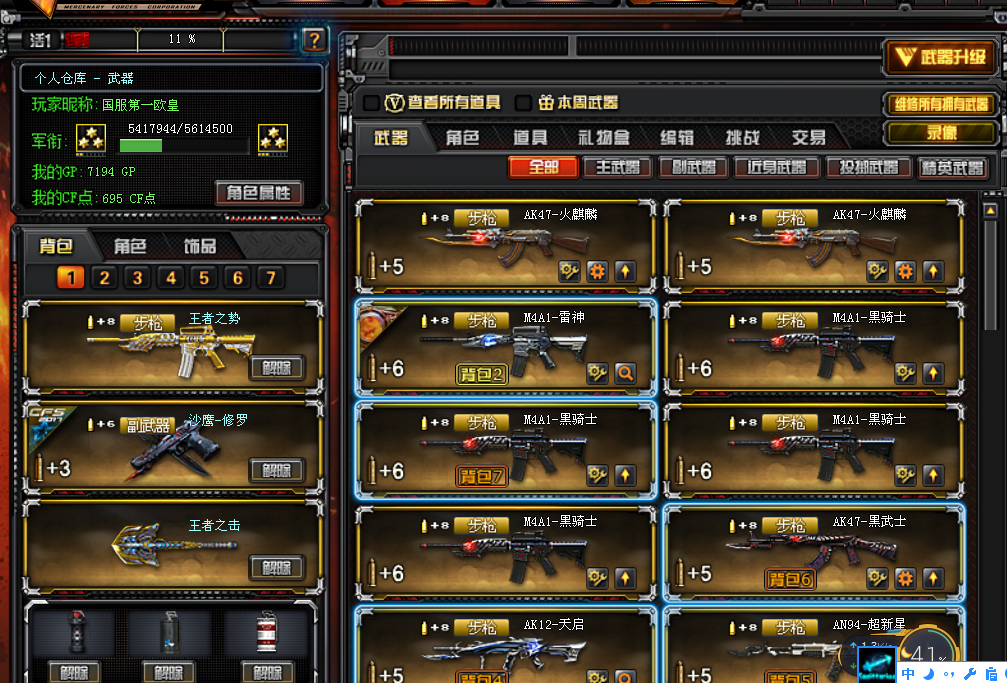The image size is (1007, 683).
Task: Filter by 精英武器 elite weapons
Action: click(953, 168)
